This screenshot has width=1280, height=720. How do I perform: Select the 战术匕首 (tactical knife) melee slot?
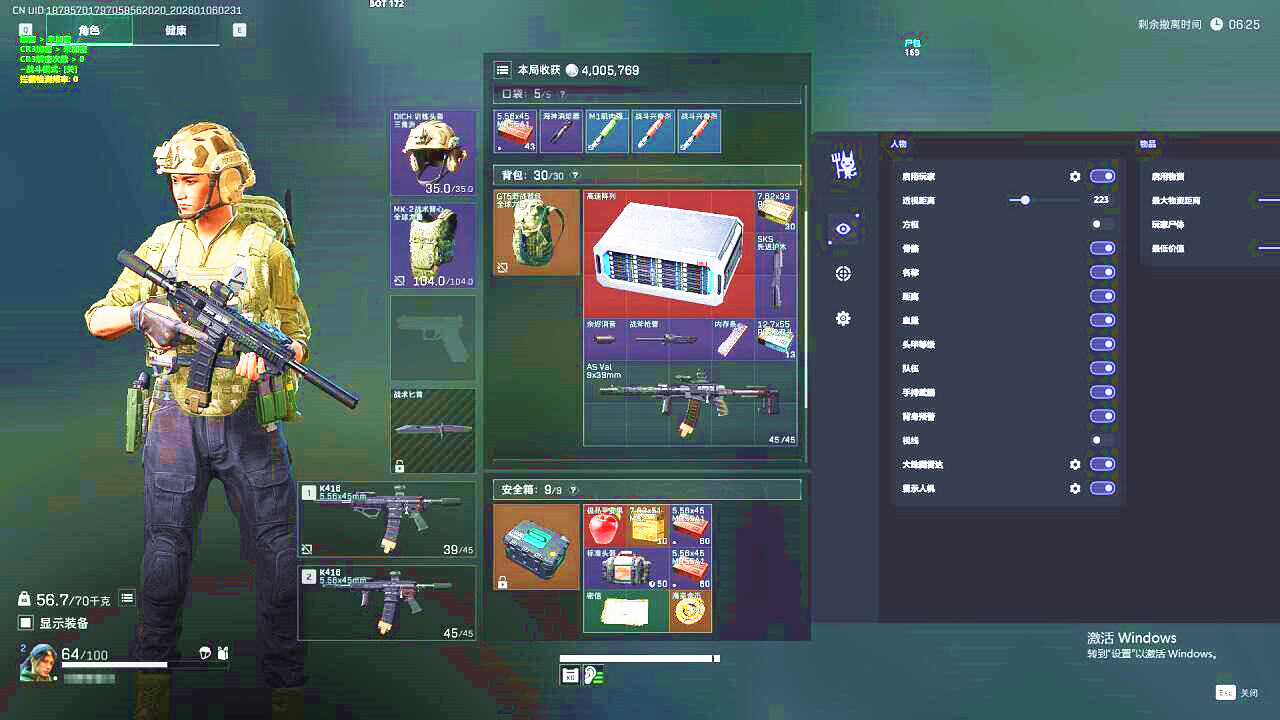click(x=433, y=430)
